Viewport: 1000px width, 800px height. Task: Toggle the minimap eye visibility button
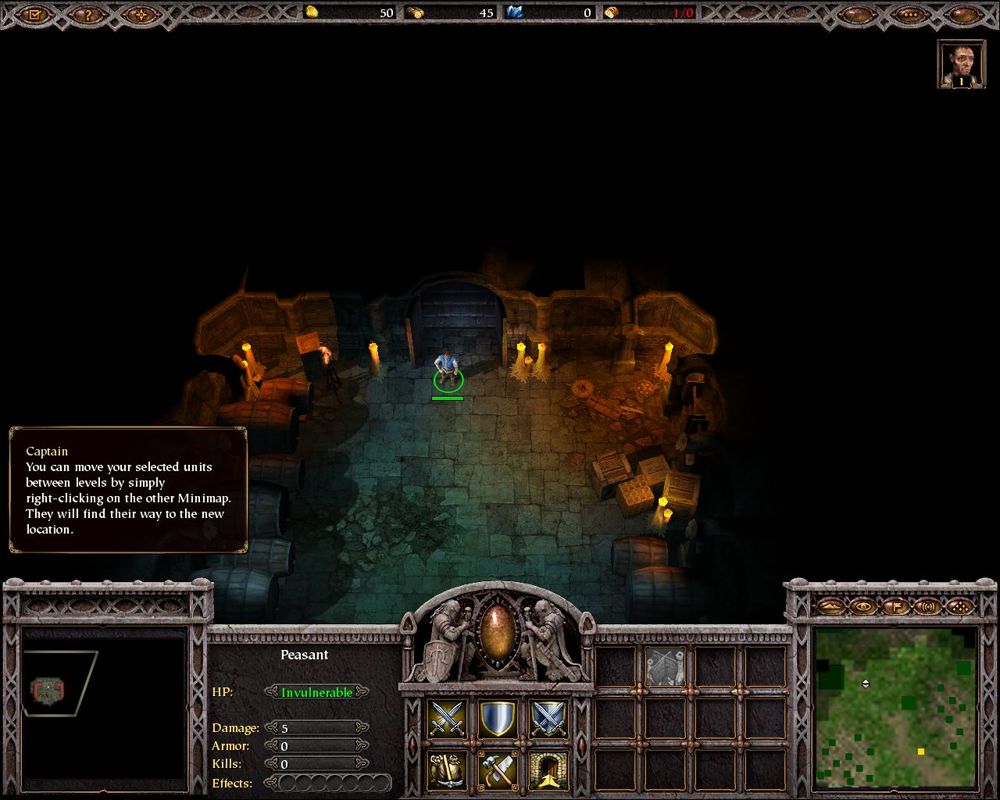click(862, 606)
